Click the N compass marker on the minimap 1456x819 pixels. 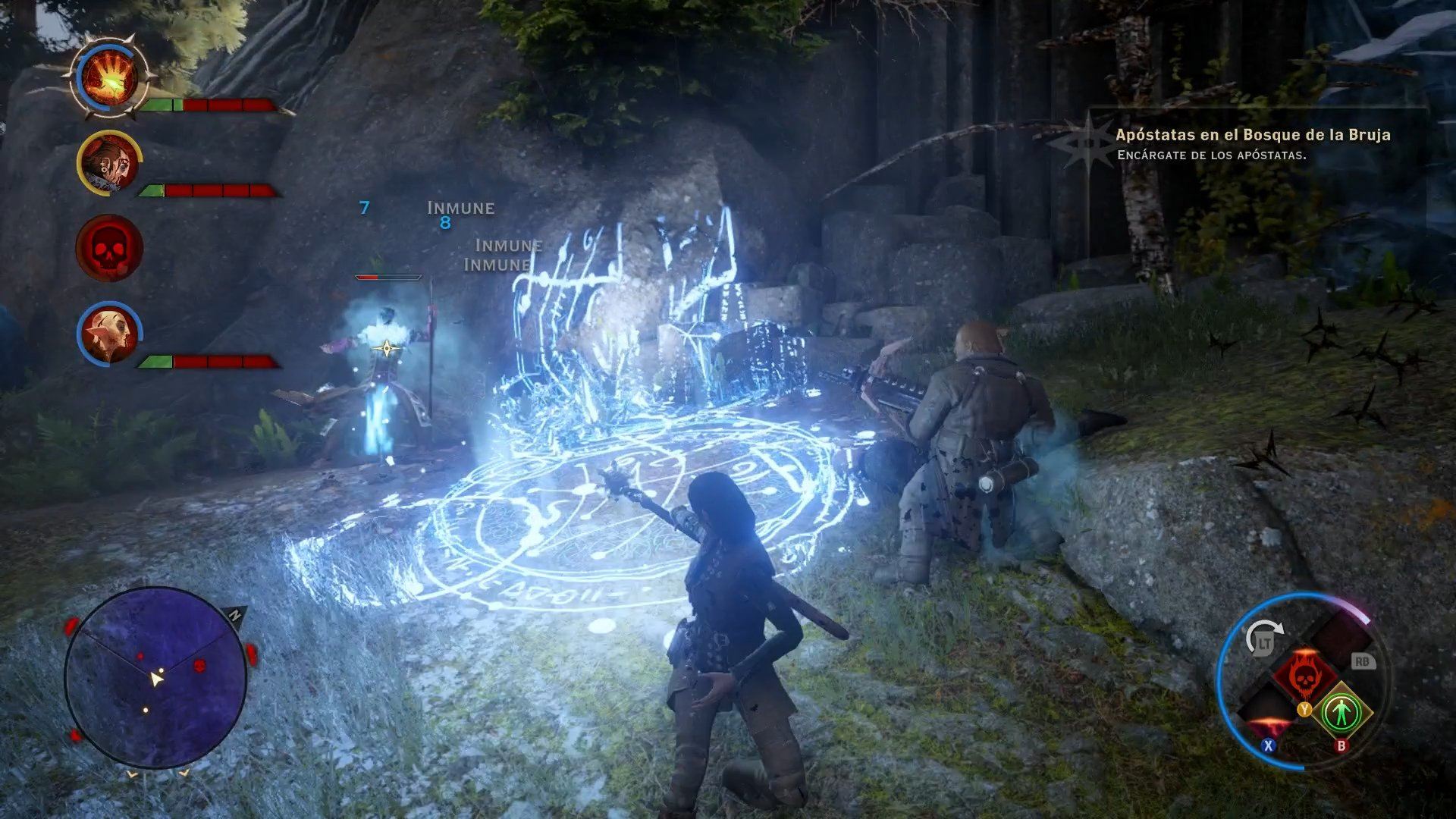pyautogui.click(x=234, y=613)
